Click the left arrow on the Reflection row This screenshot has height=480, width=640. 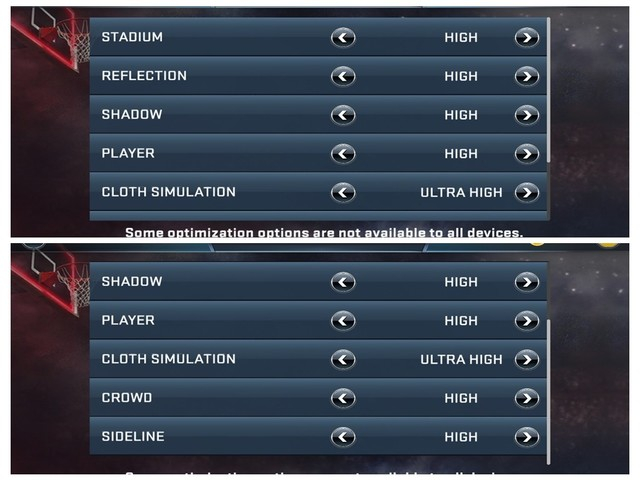coord(343,76)
